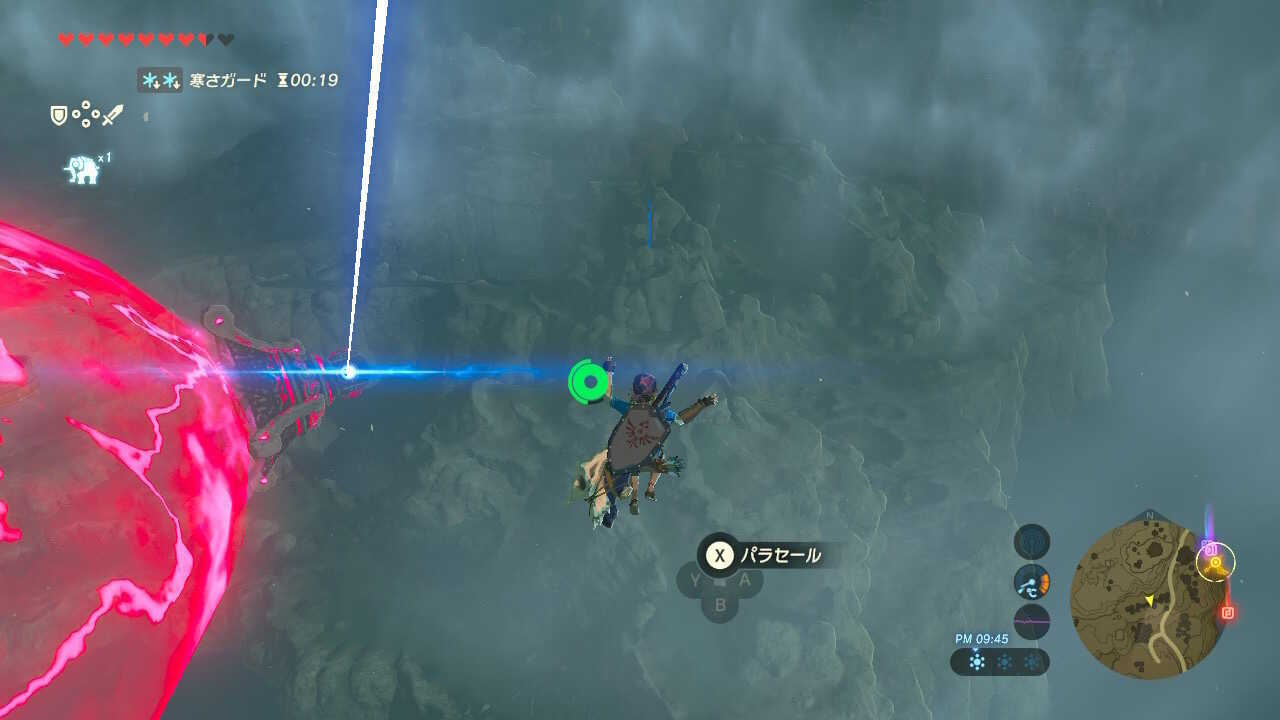This screenshot has height=720, width=1280.
Task: Select the shield defense indicator icon
Action: point(59,115)
